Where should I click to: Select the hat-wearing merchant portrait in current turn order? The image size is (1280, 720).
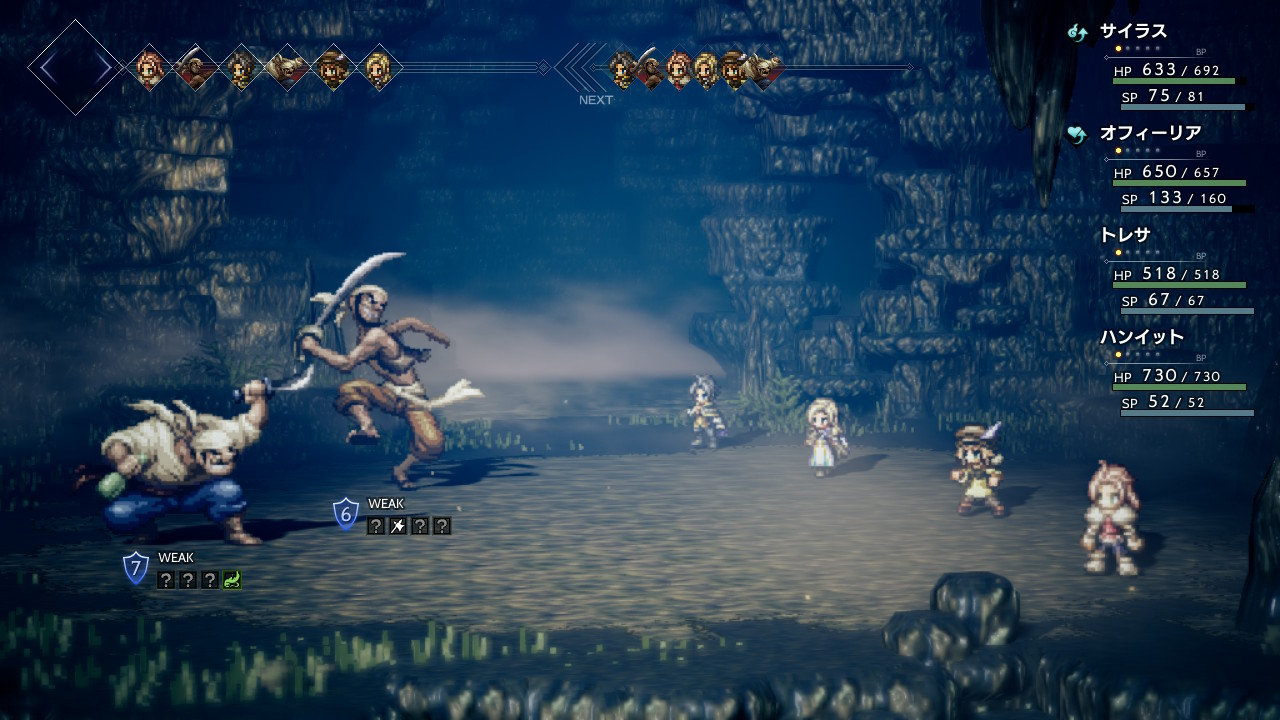[332, 68]
